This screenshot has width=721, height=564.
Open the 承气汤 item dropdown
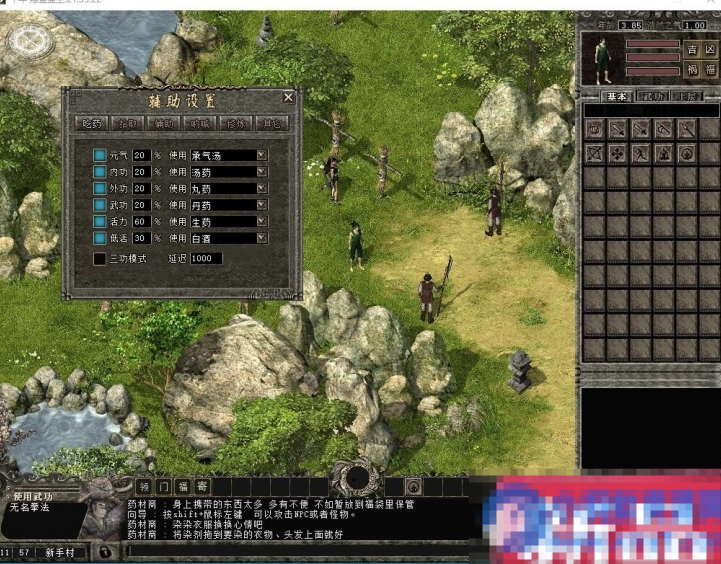coord(262,155)
